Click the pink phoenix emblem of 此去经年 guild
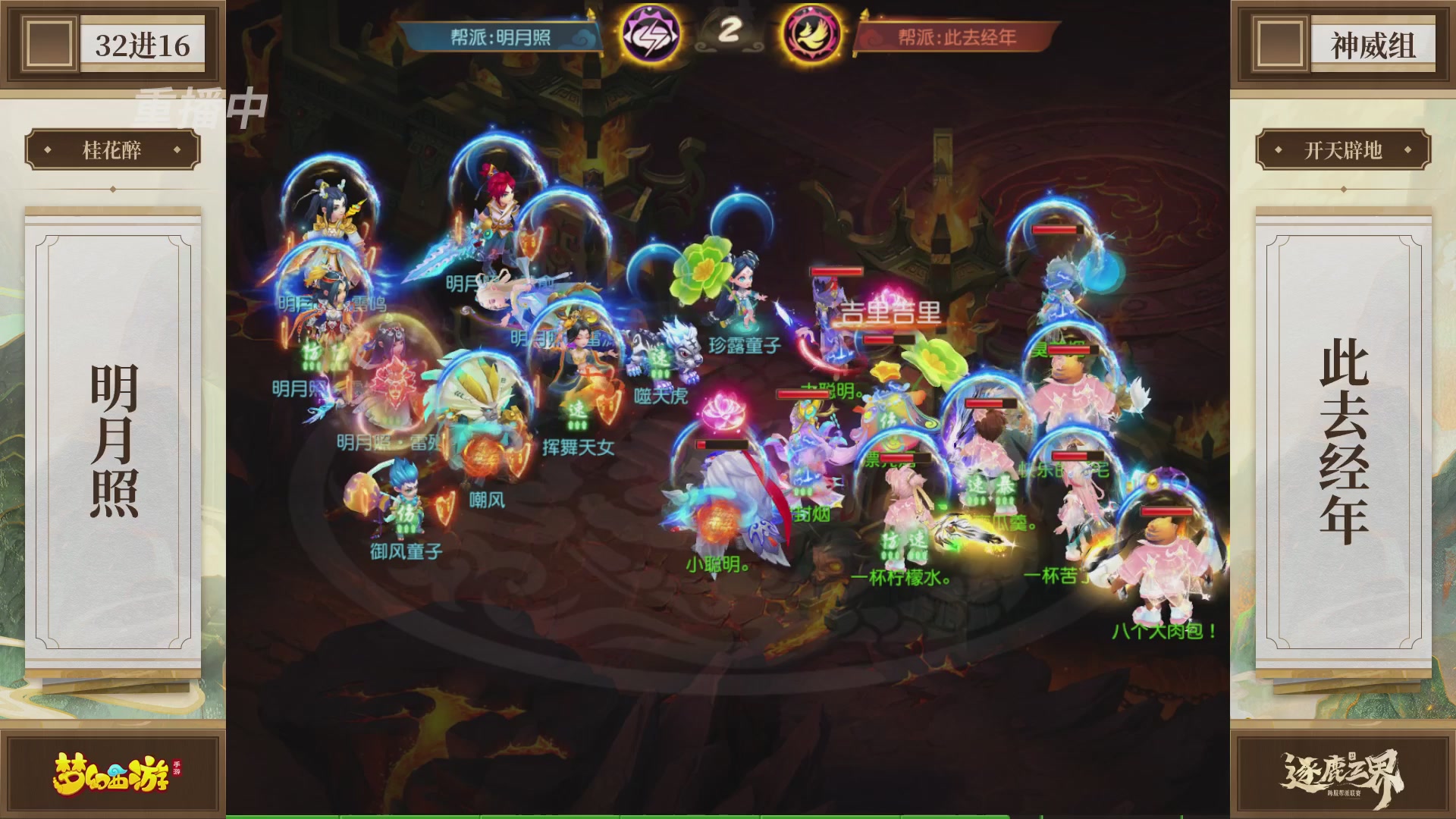This screenshot has width=1456, height=819. [x=810, y=33]
